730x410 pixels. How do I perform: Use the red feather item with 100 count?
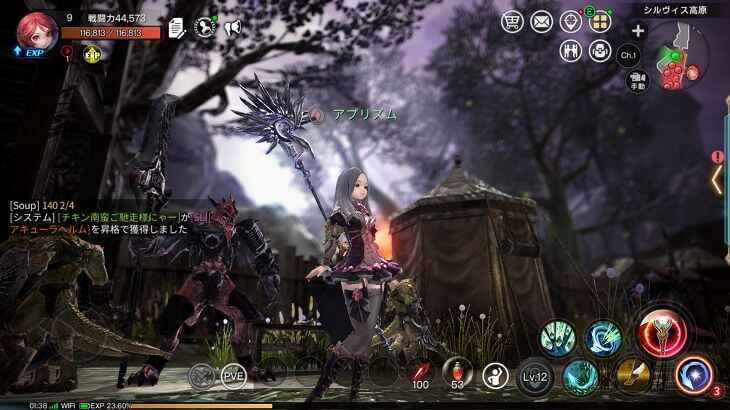420,374
